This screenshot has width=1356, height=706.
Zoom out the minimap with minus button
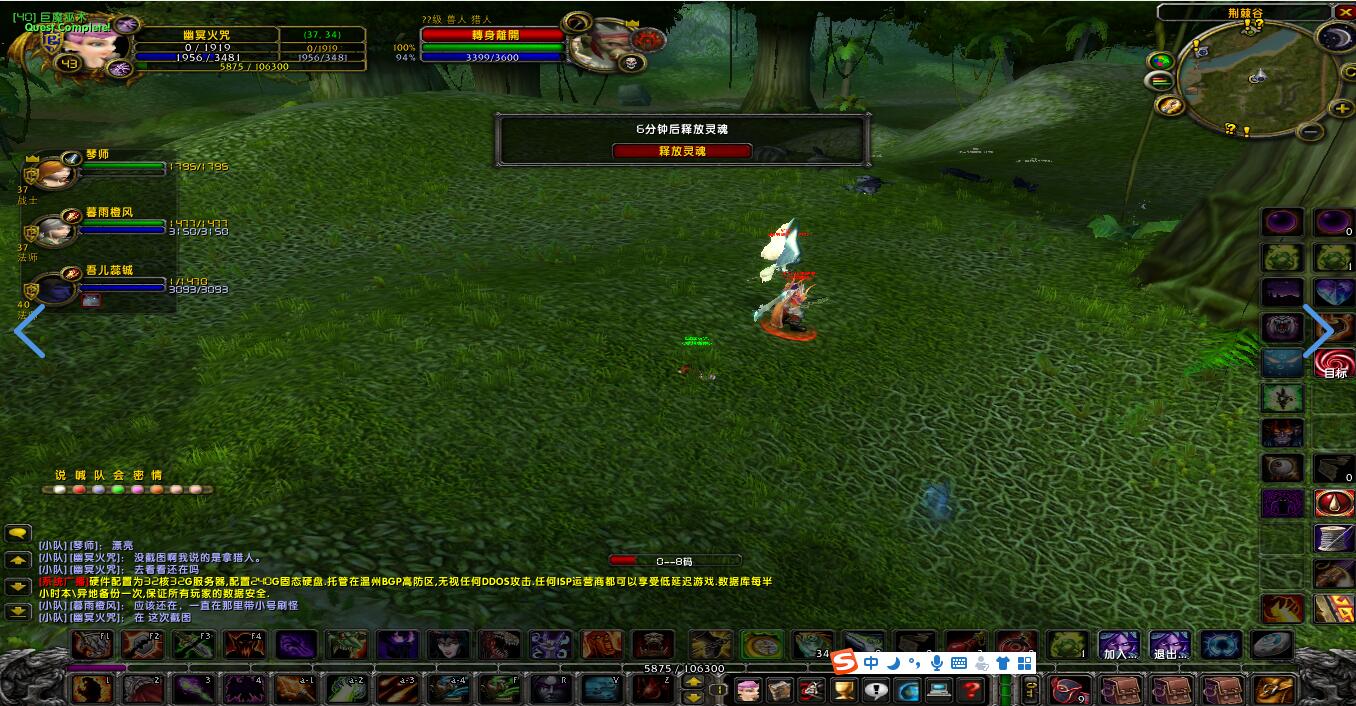pos(1313,131)
